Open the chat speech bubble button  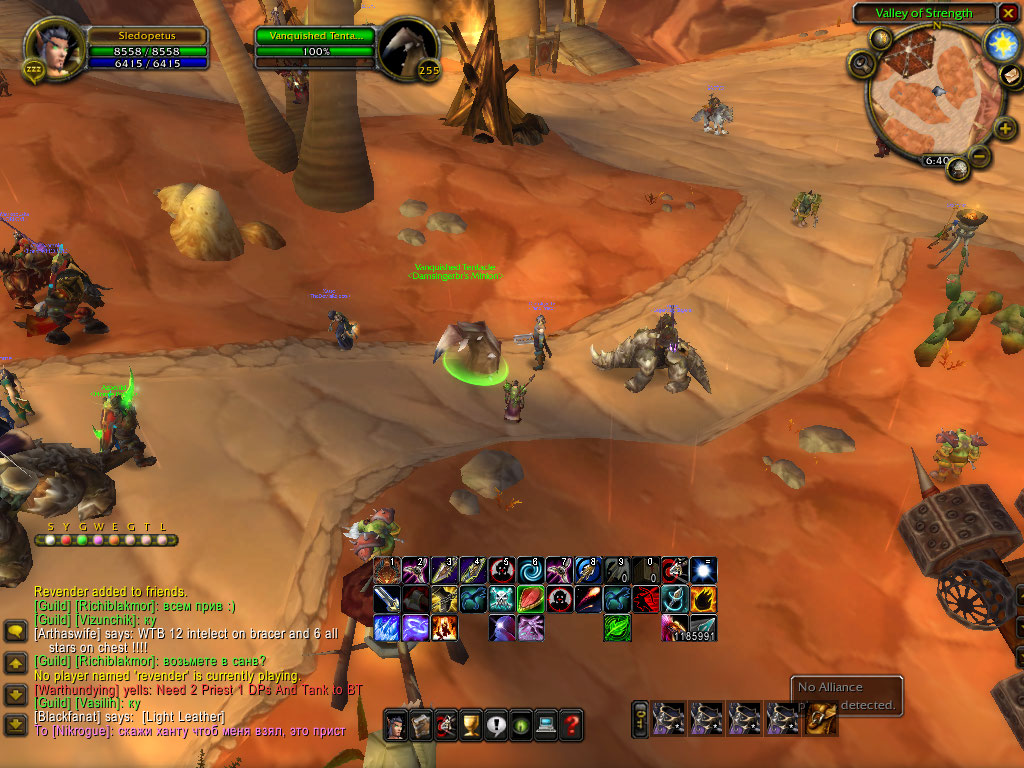coord(15,630)
